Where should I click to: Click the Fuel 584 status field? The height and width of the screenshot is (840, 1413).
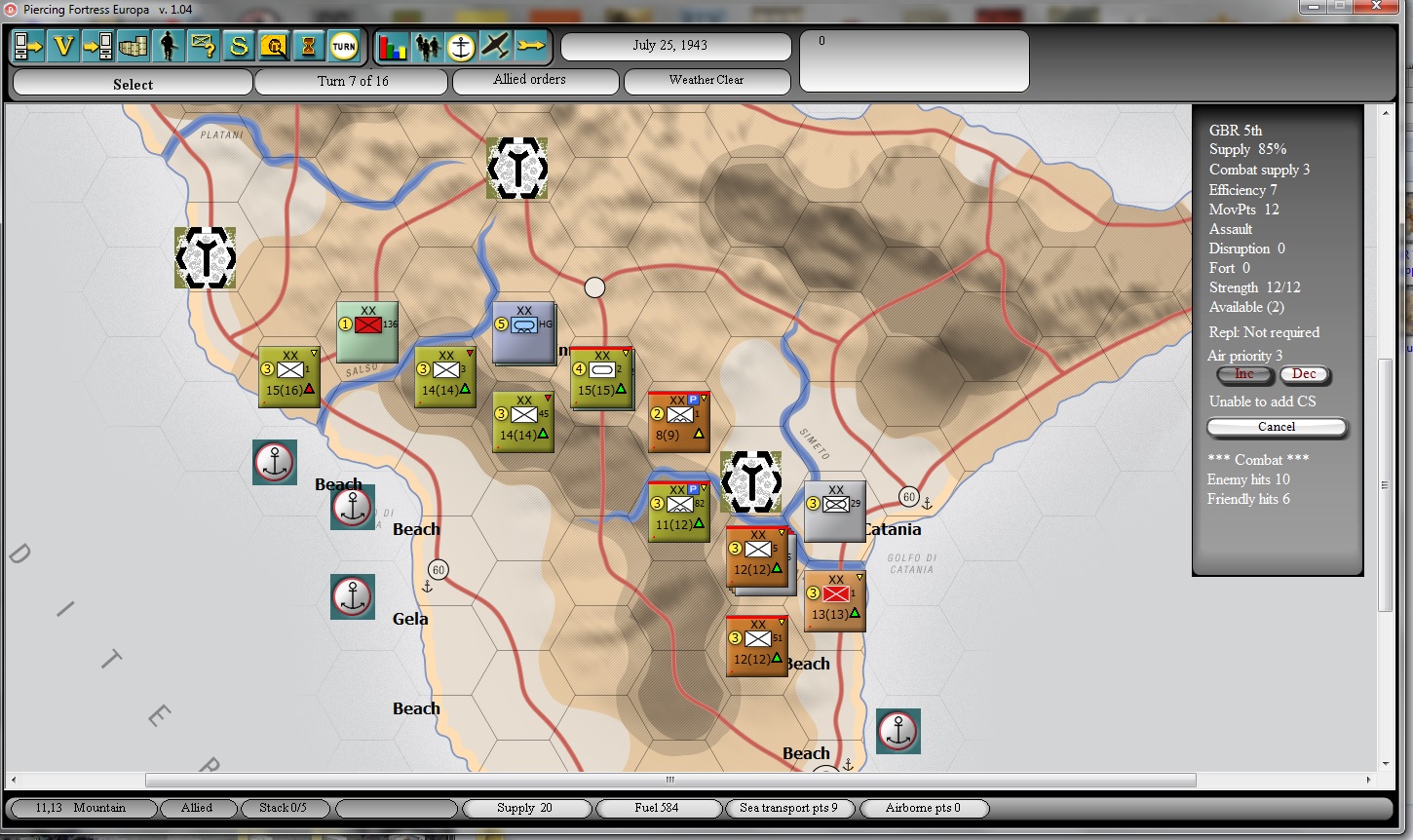pyautogui.click(x=658, y=808)
